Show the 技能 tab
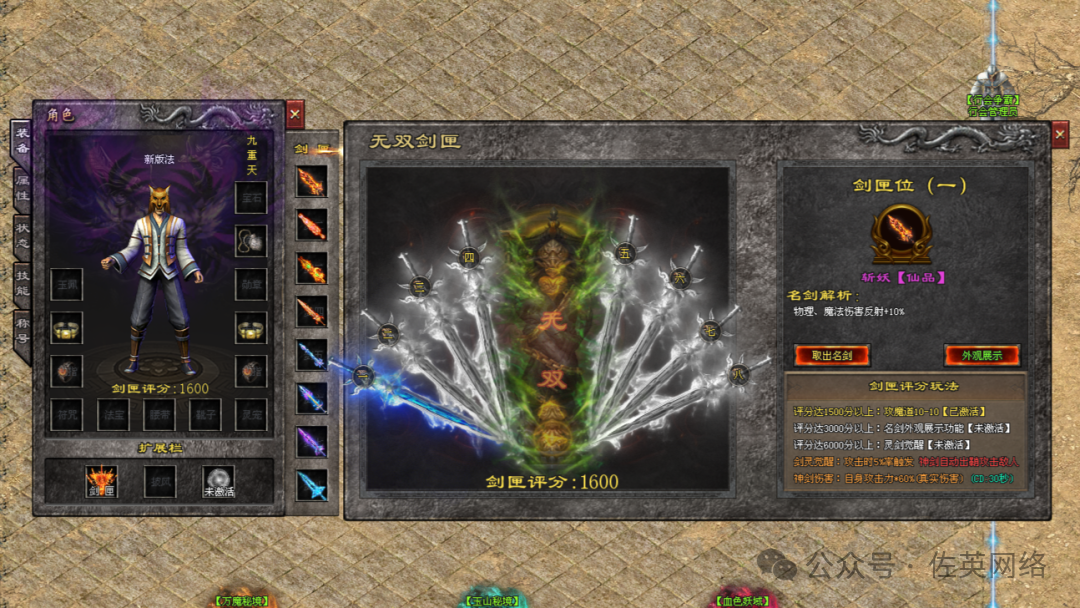 point(22,286)
